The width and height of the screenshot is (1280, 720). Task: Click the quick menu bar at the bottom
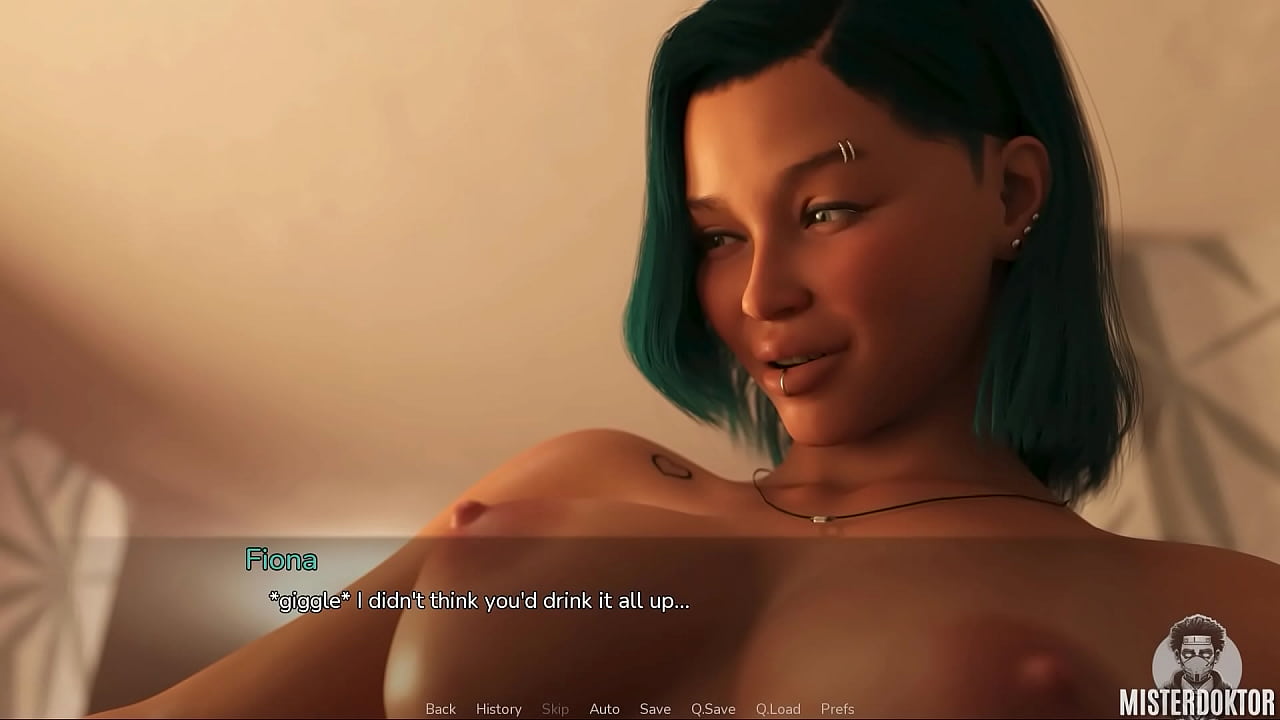(x=640, y=708)
